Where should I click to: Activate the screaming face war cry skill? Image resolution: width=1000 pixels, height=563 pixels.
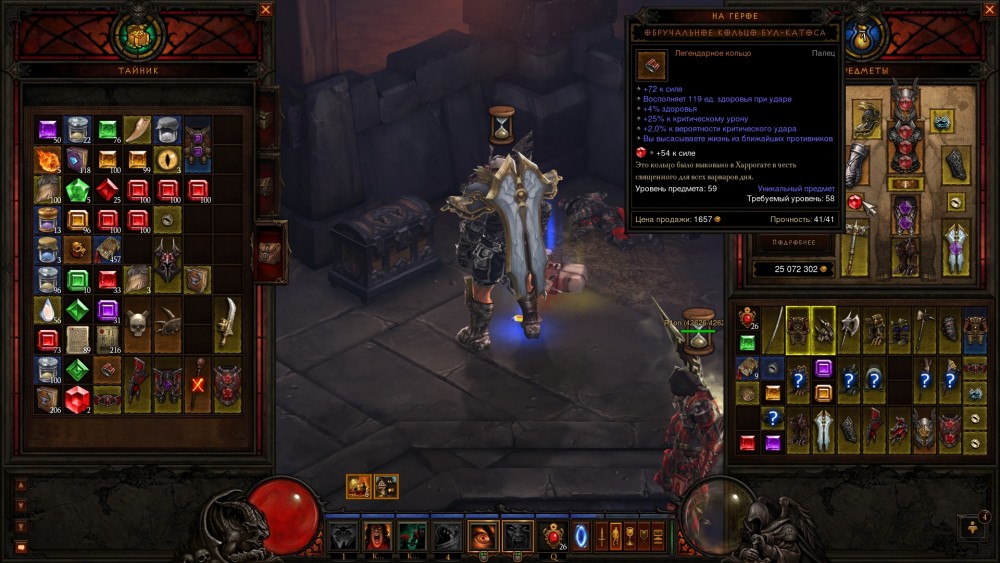pyautogui.click(x=377, y=537)
